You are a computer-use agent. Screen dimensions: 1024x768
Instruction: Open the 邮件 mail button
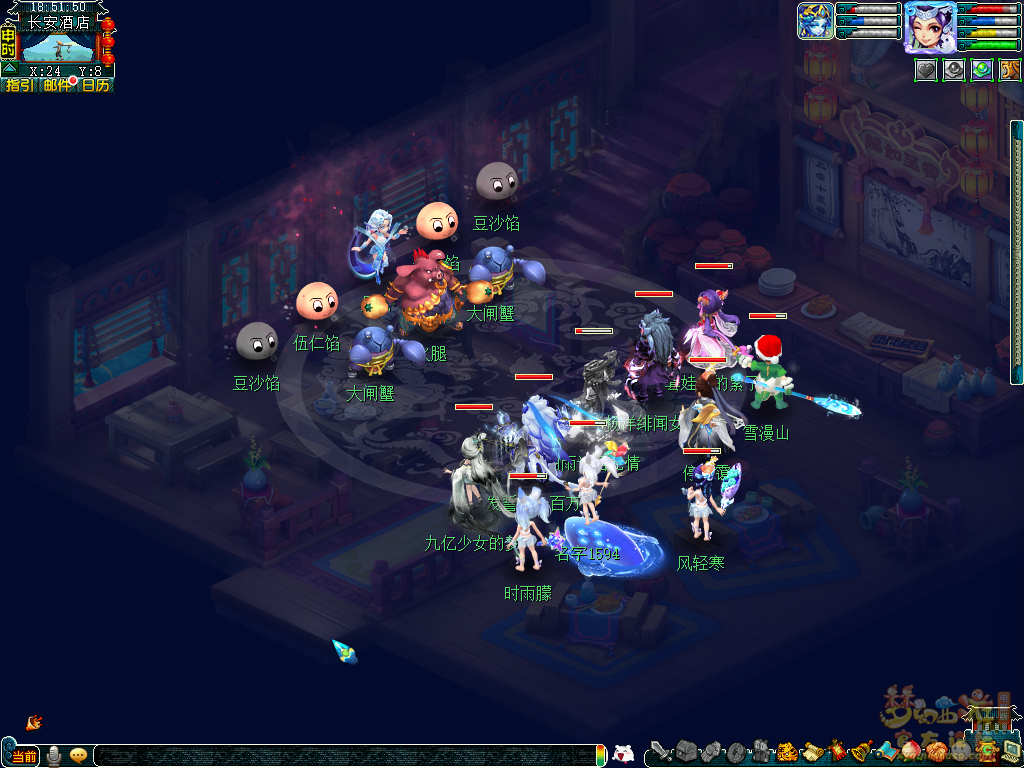(57, 86)
